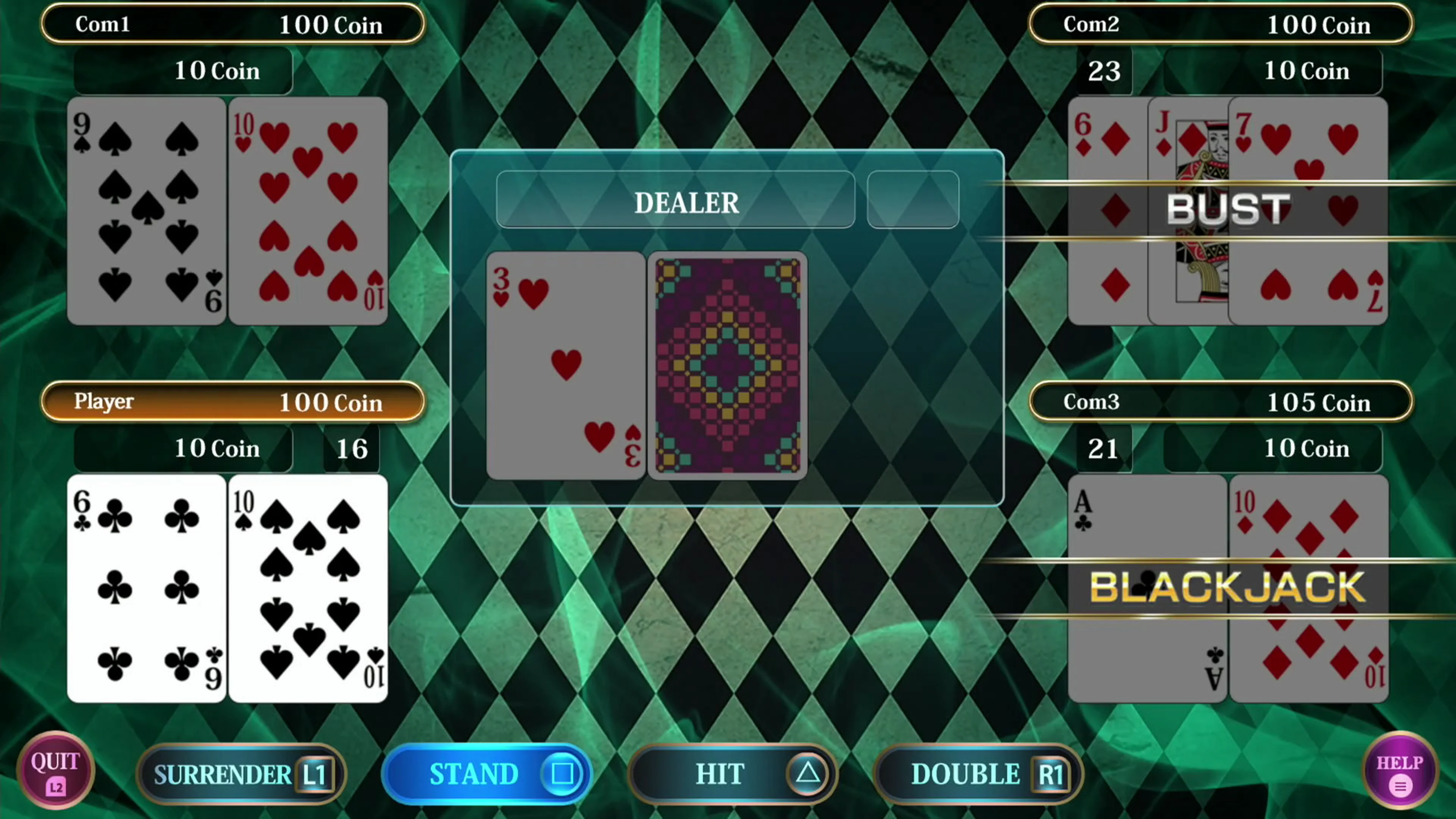This screenshot has width=1456, height=819.
Task: Select STAND to end your turn
Action: 486,774
